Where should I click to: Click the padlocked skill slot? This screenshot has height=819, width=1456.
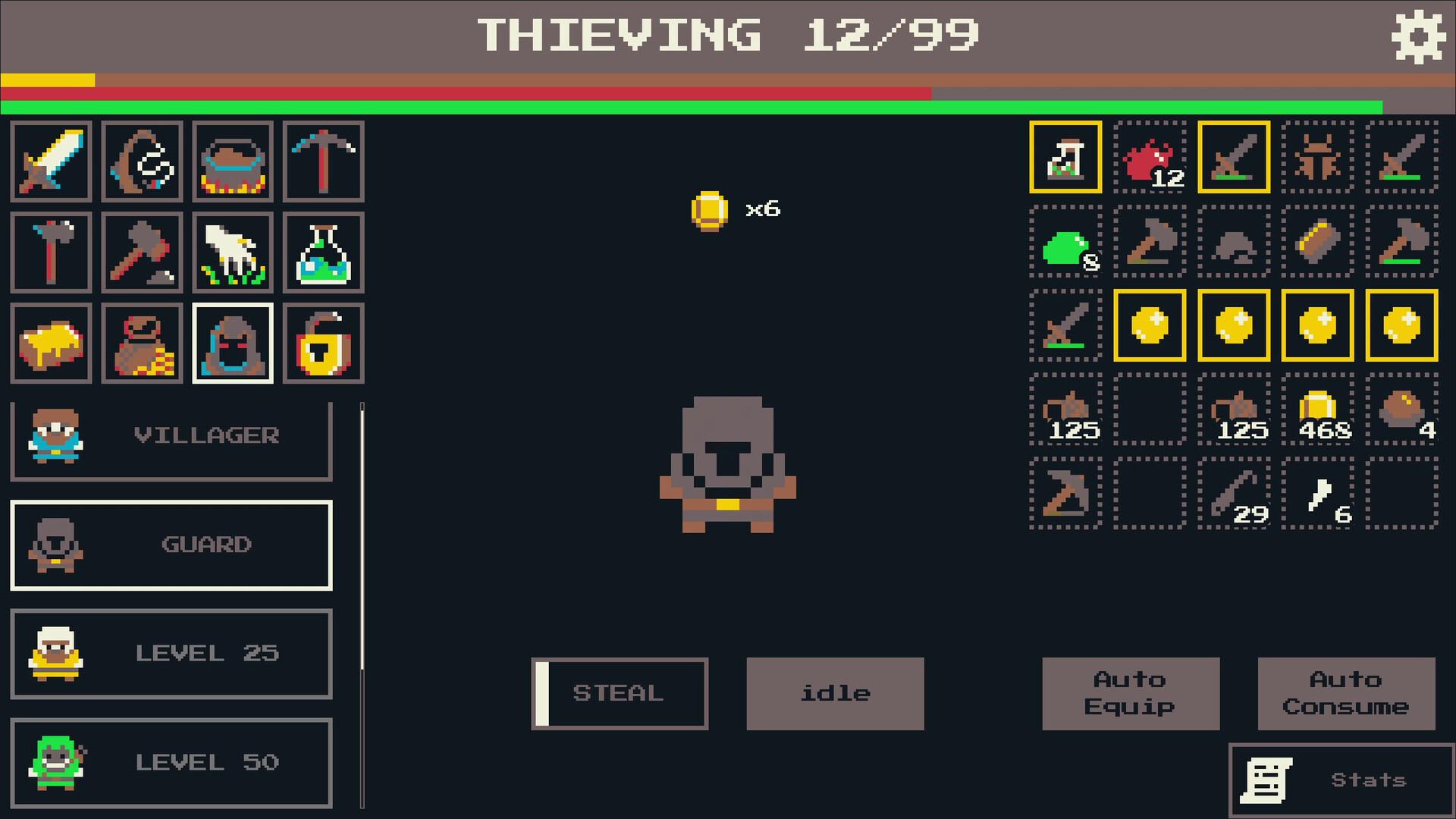pos(323,343)
